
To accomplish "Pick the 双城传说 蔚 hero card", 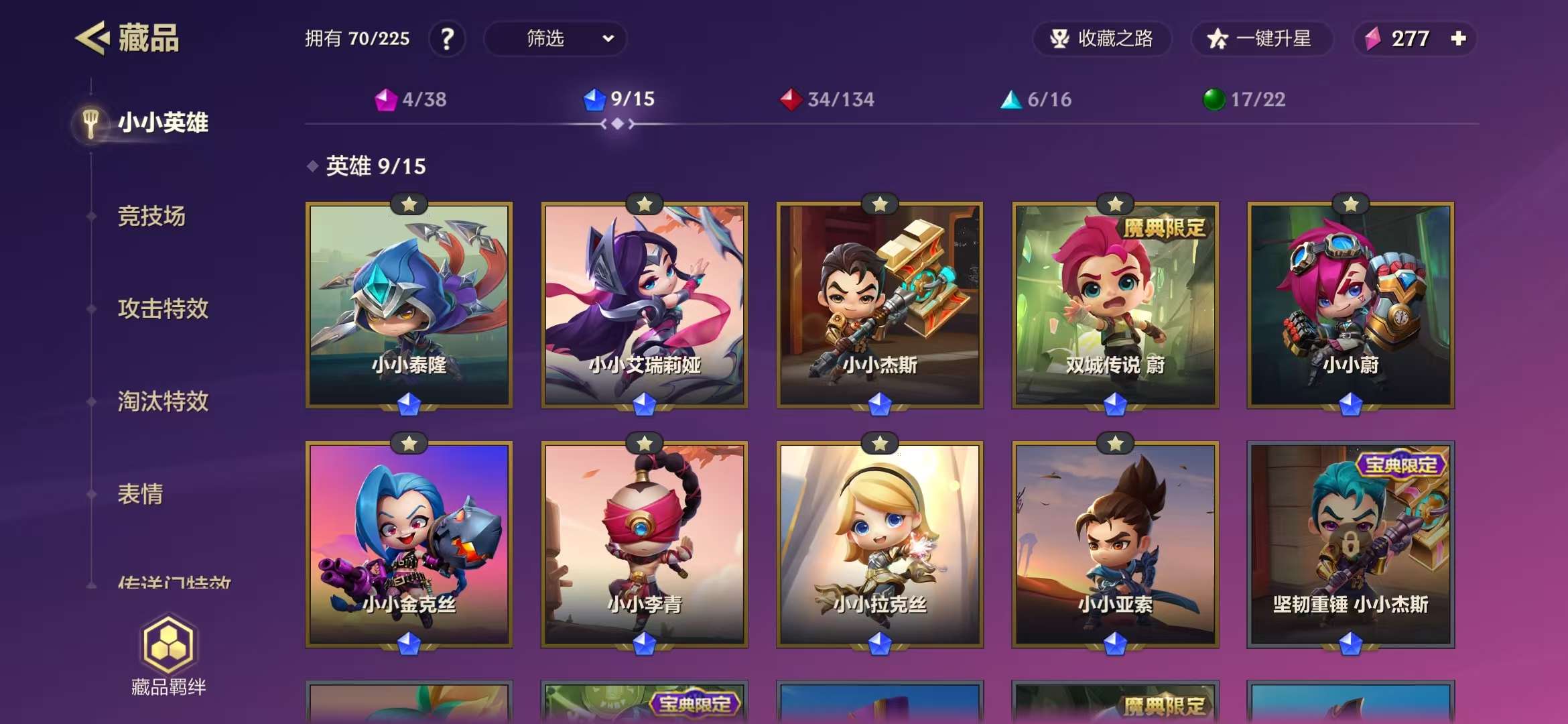I will point(1115,305).
